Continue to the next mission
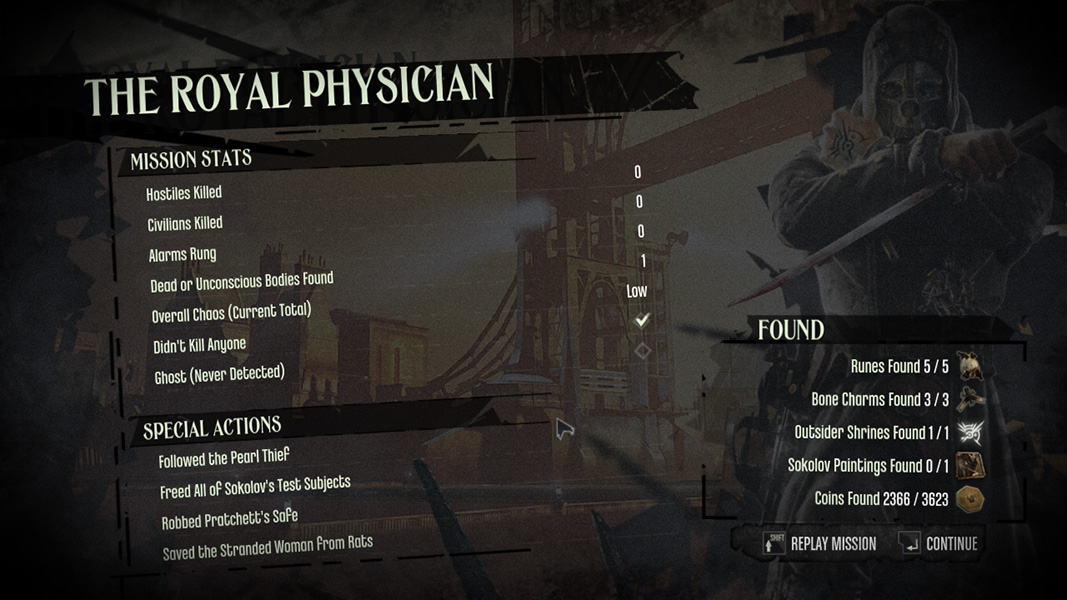This screenshot has height=600, width=1067. click(940, 544)
